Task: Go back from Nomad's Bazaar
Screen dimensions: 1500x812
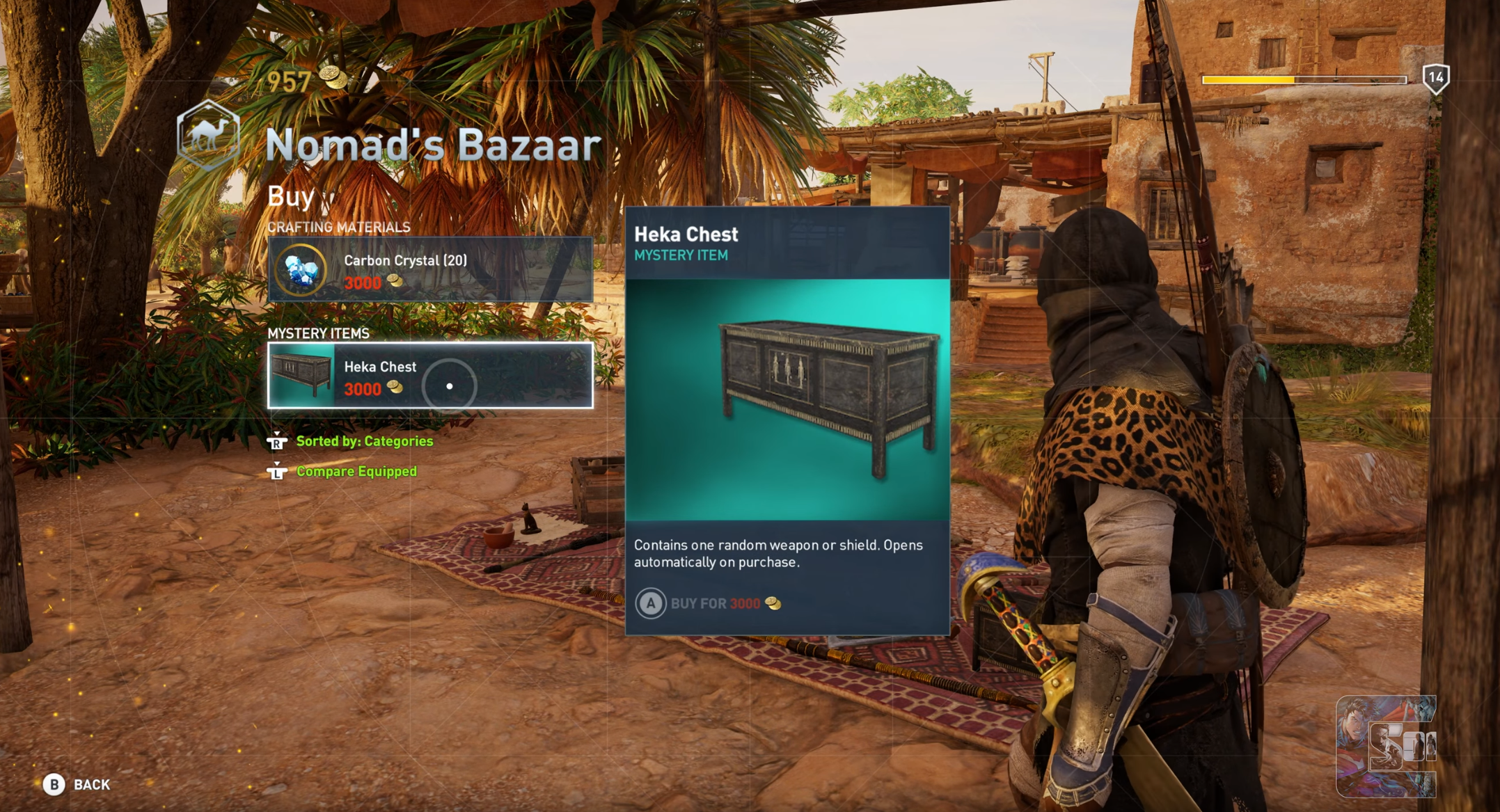Action: point(77,784)
